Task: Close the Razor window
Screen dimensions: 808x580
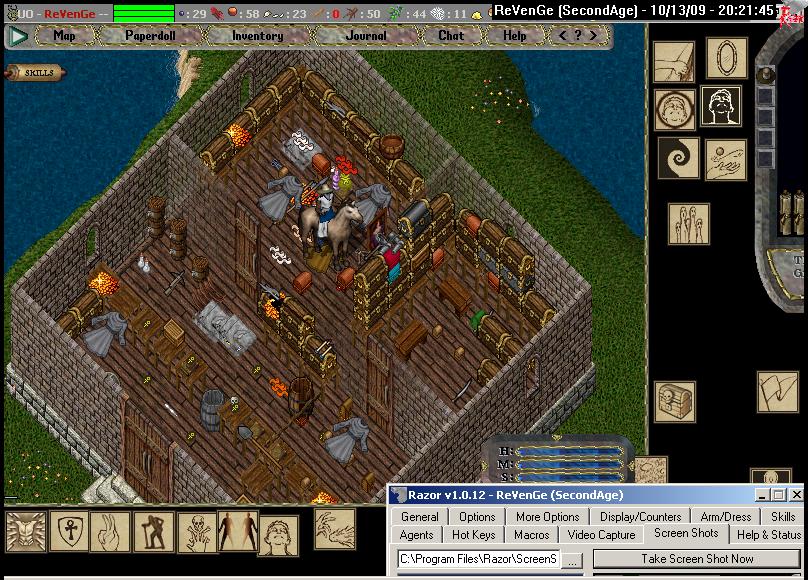Action: tap(796, 495)
